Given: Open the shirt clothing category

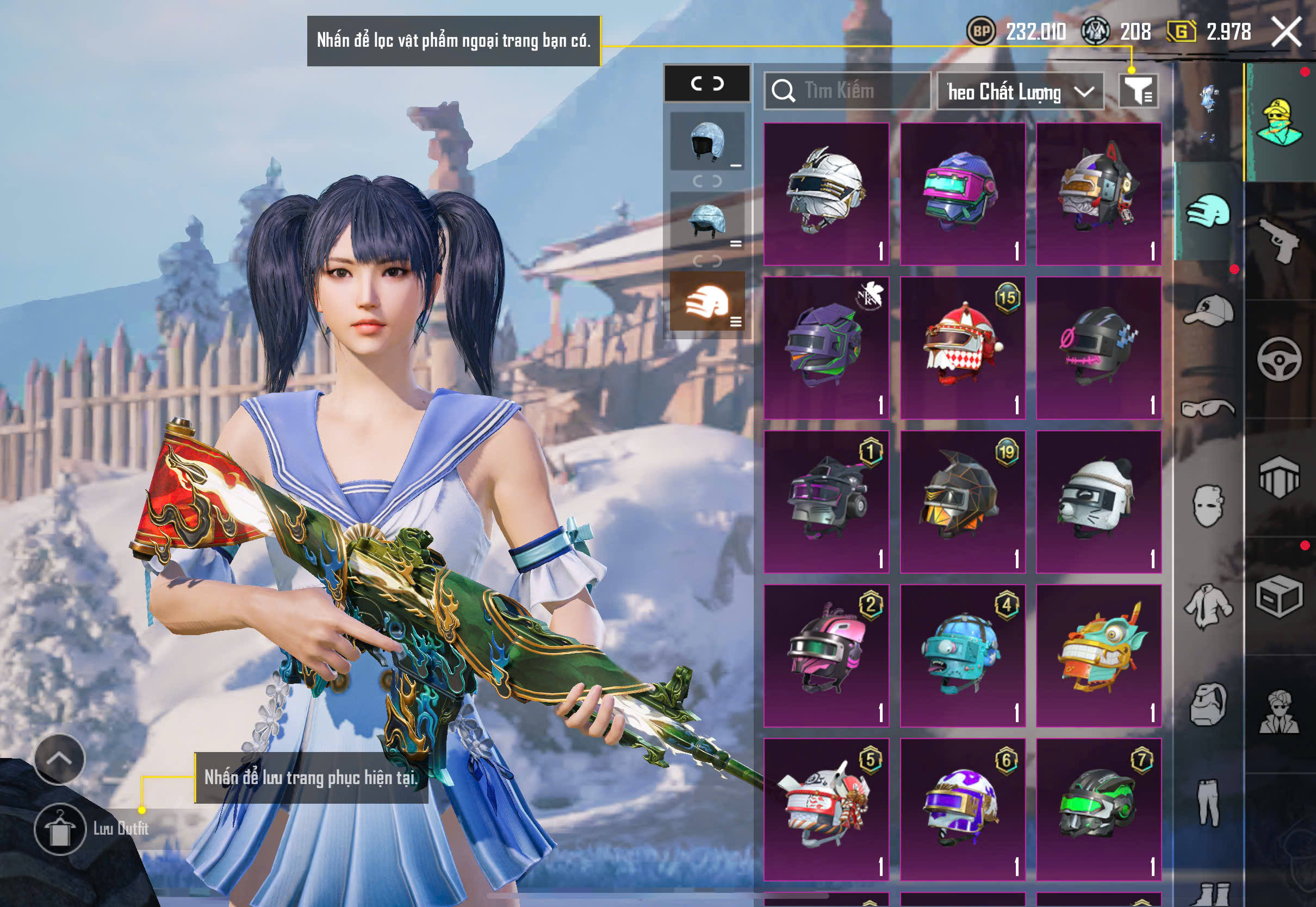Looking at the screenshot, I should click(x=1209, y=606).
